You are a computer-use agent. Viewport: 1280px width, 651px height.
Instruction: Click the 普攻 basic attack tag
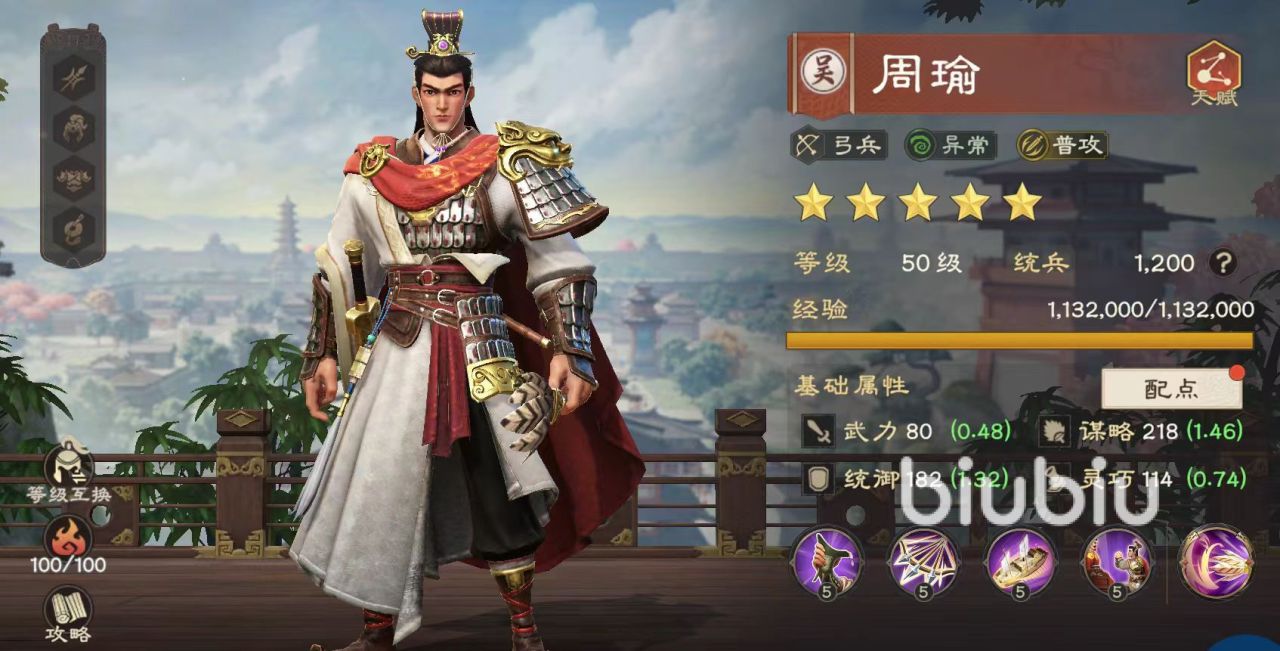tap(1062, 146)
